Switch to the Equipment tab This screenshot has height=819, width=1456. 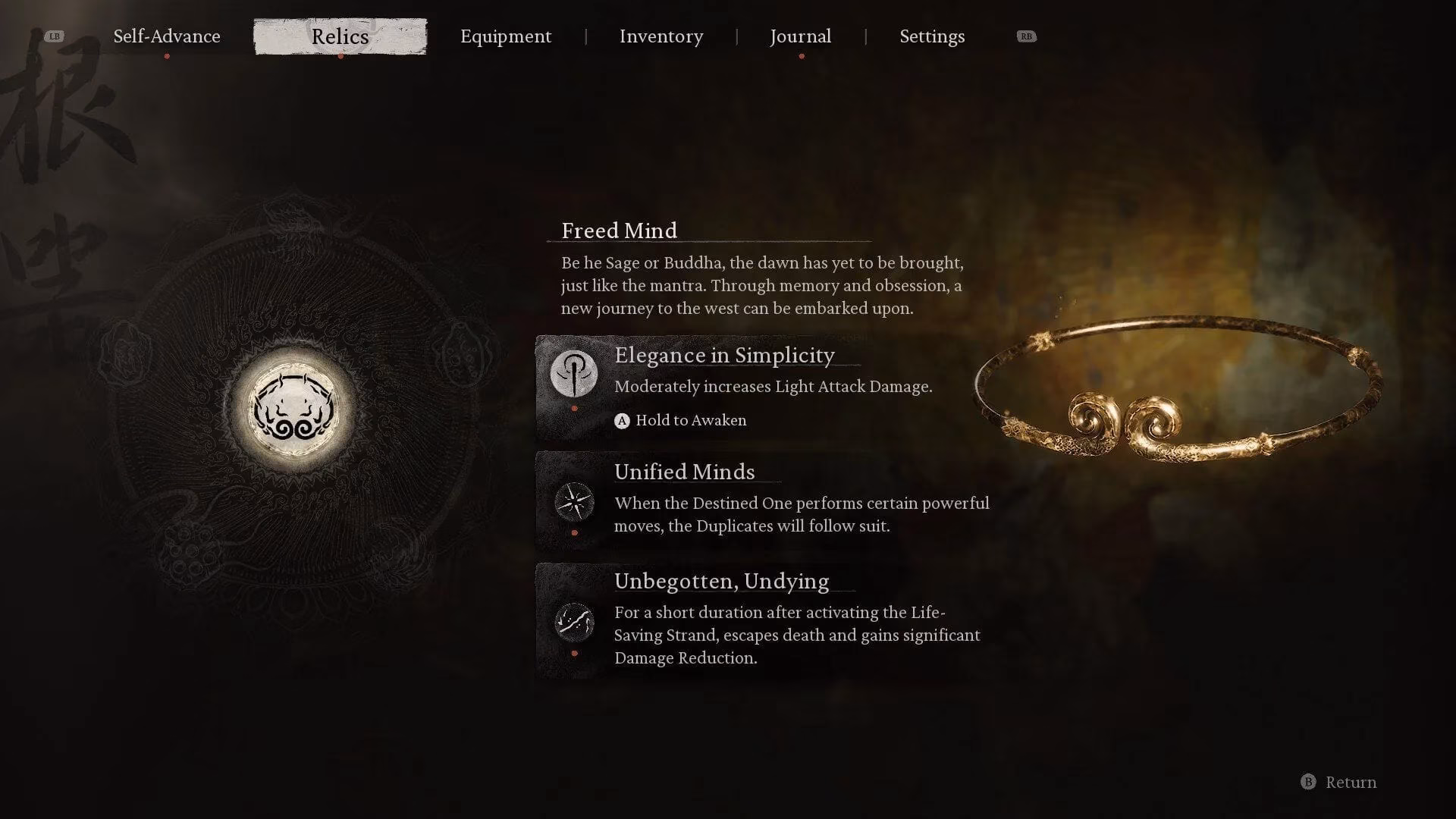tap(506, 36)
